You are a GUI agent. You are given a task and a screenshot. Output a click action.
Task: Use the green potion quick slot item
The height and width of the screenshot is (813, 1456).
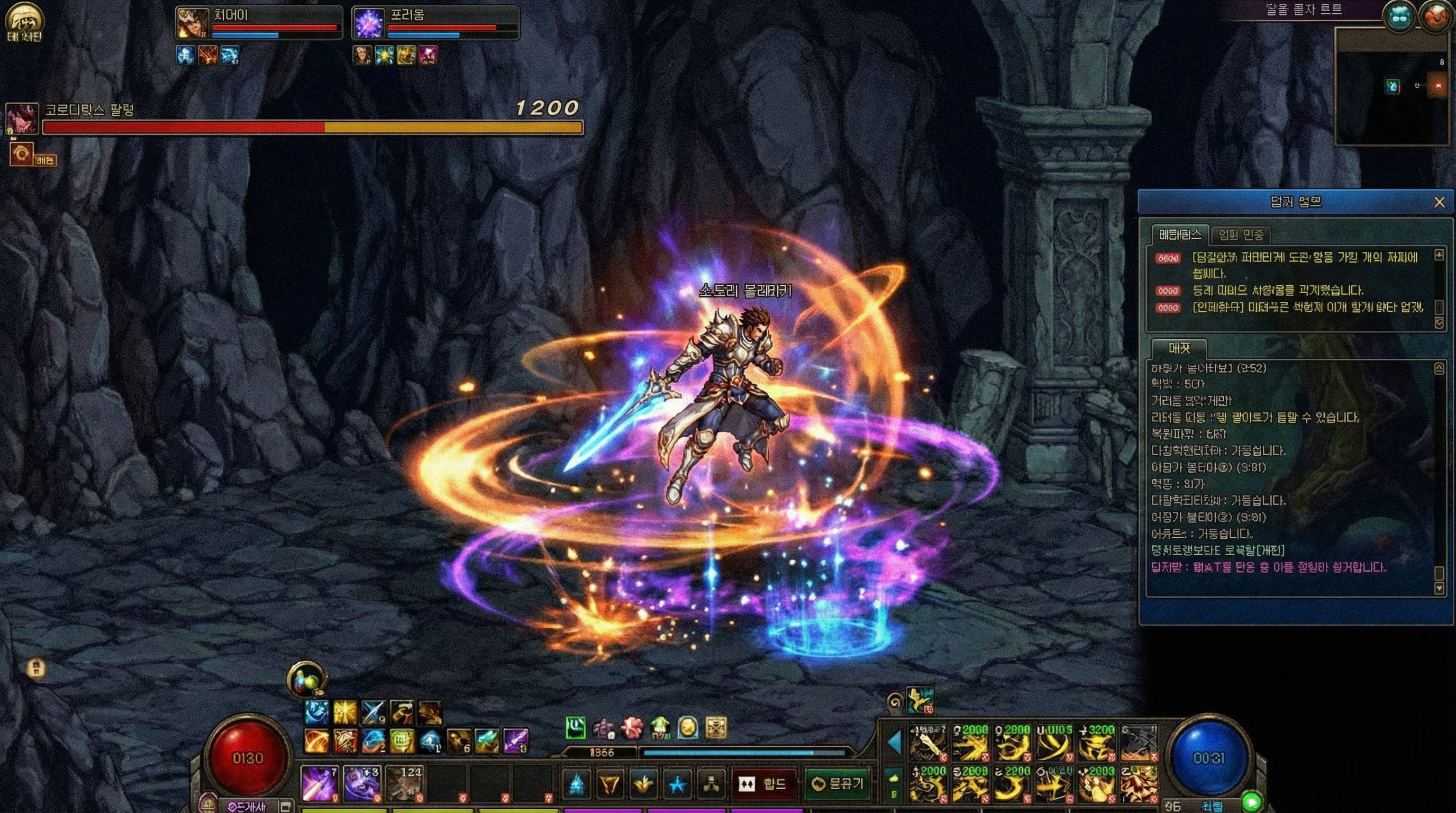tap(577, 728)
